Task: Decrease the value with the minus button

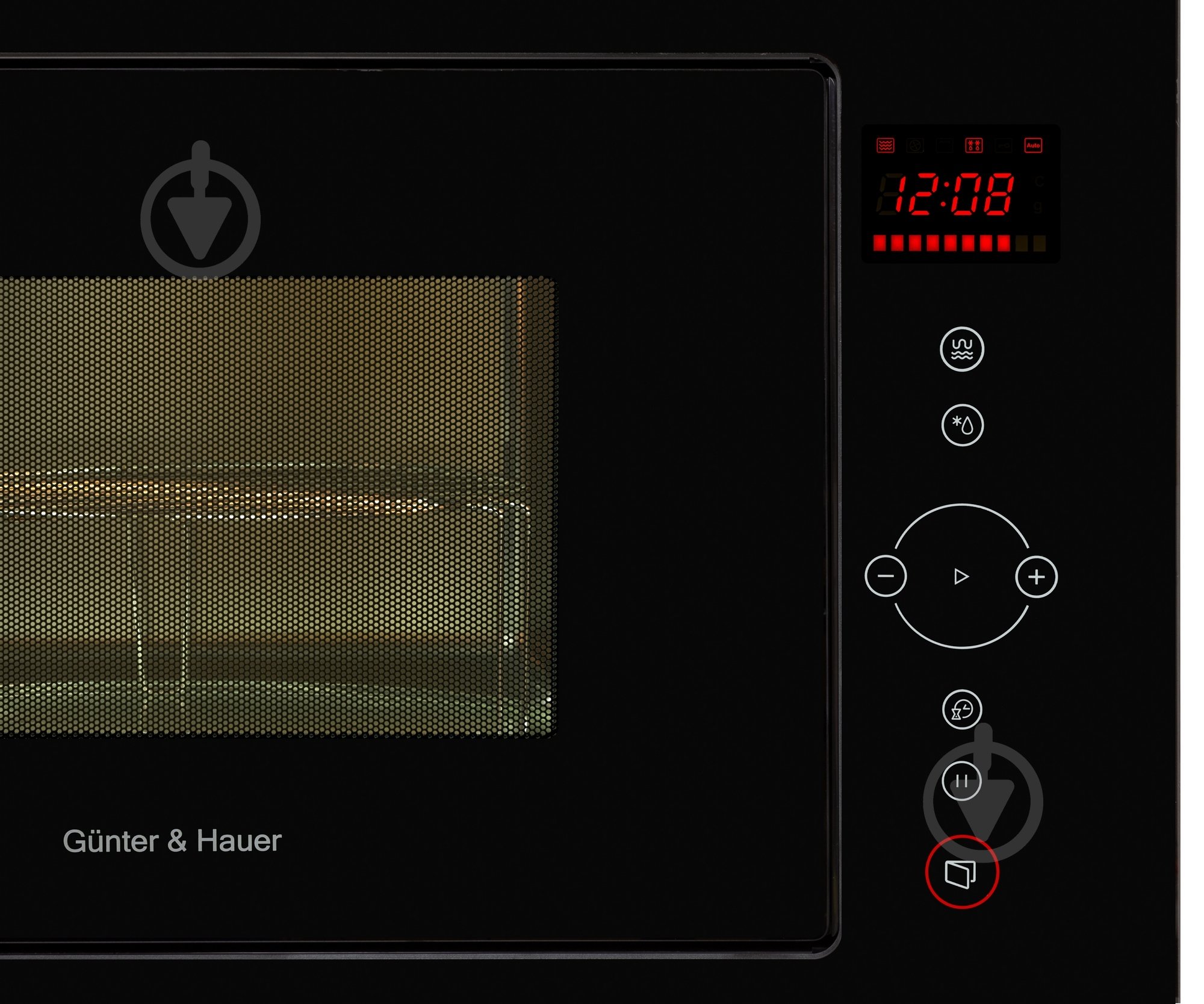Action: point(886,576)
